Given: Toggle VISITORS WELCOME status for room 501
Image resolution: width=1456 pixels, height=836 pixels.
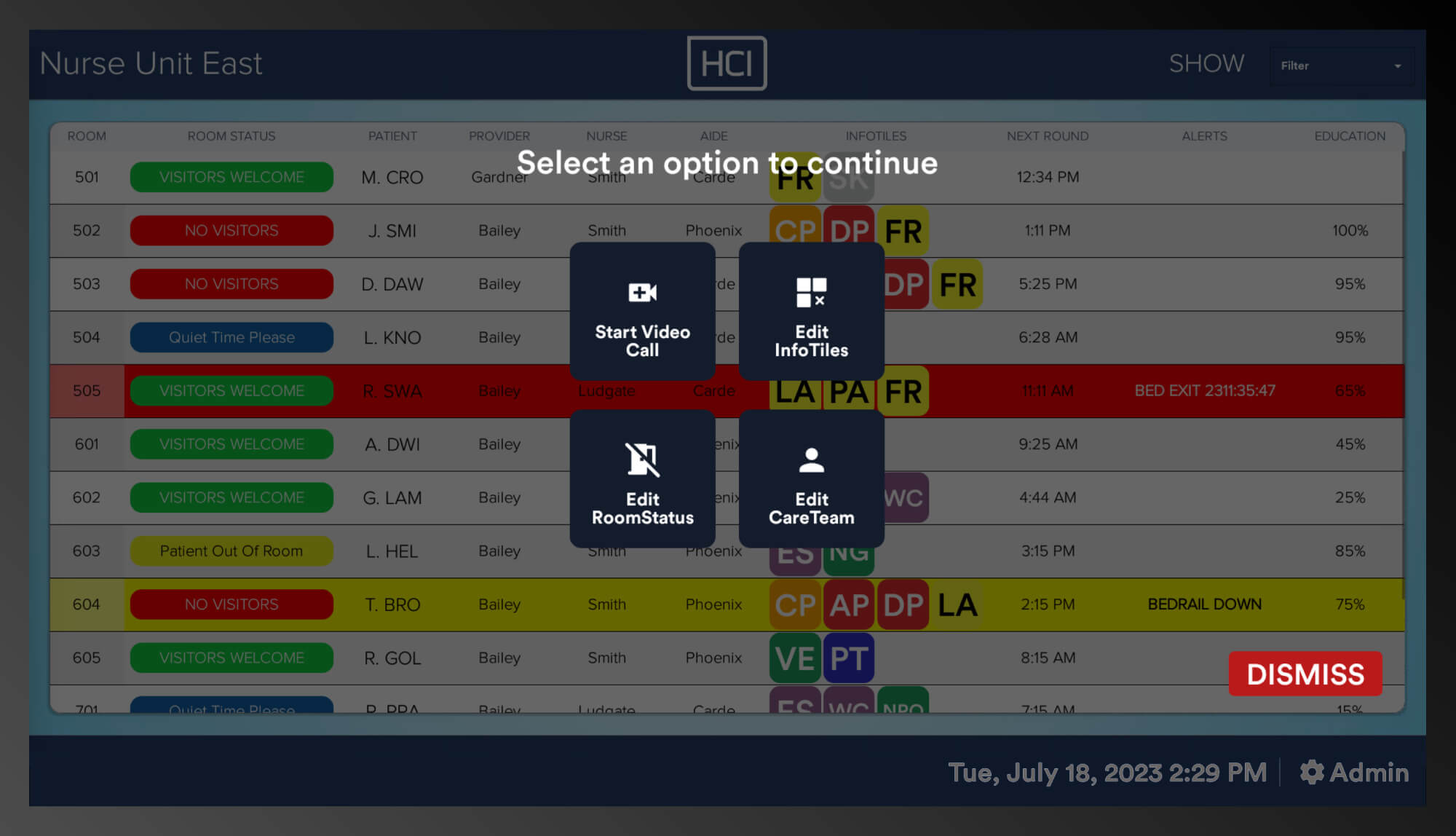Looking at the screenshot, I should tap(231, 177).
